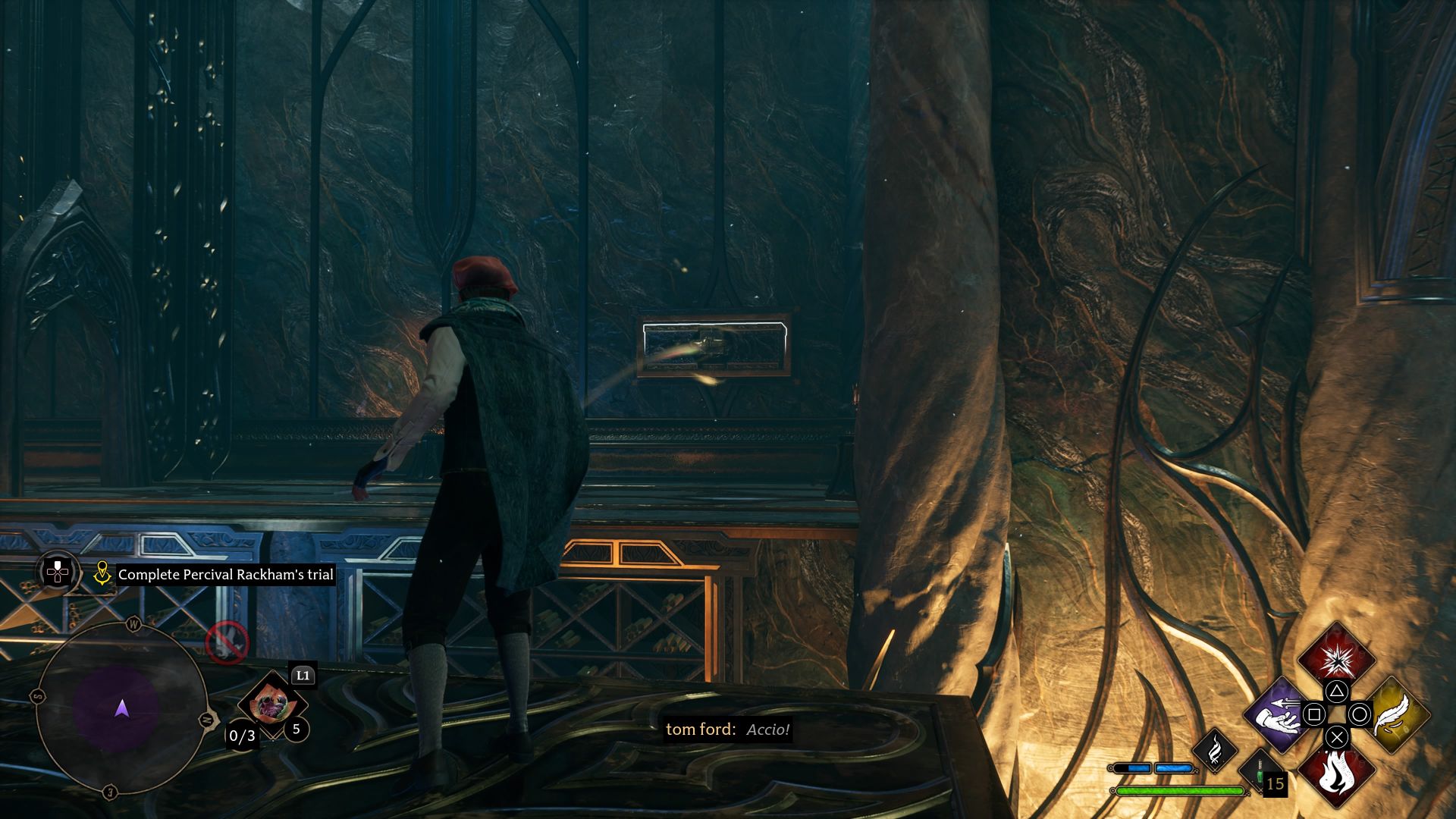Click the 0/3 collectible counter badge
The width and height of the screenshot is (1456, 819).
(241, 737)
